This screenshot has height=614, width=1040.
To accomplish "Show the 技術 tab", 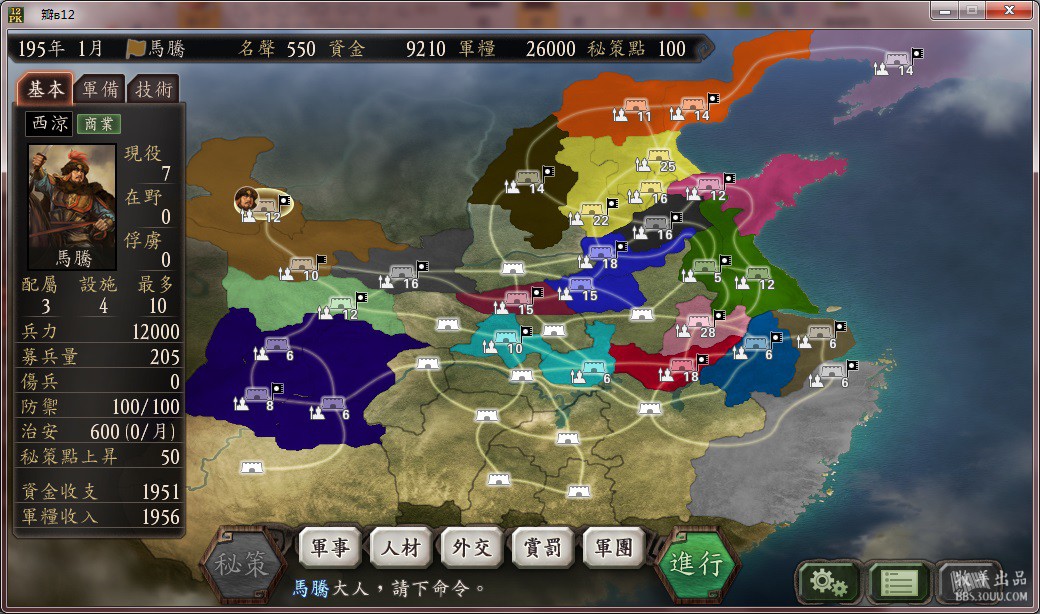I will pos(154,89).
